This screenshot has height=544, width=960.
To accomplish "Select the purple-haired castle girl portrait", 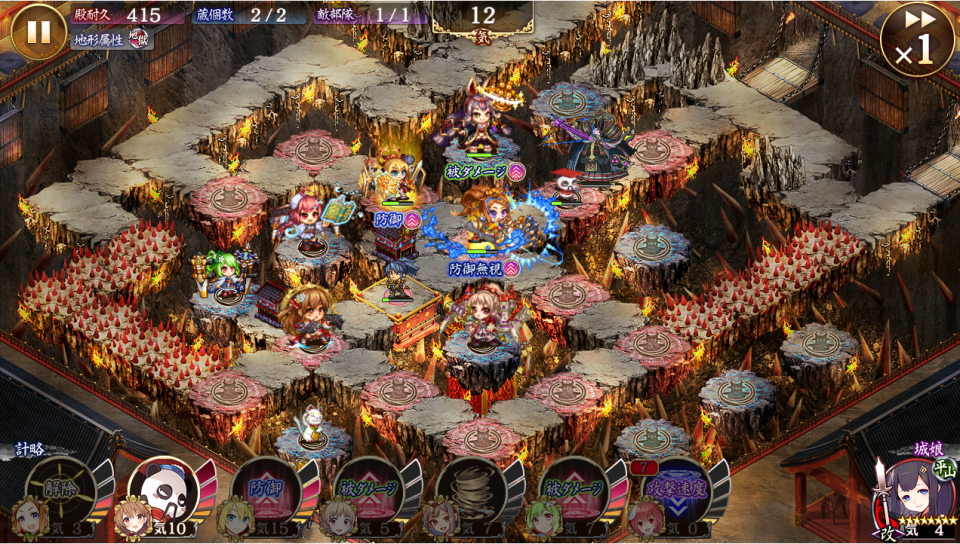I will (902, 492).
